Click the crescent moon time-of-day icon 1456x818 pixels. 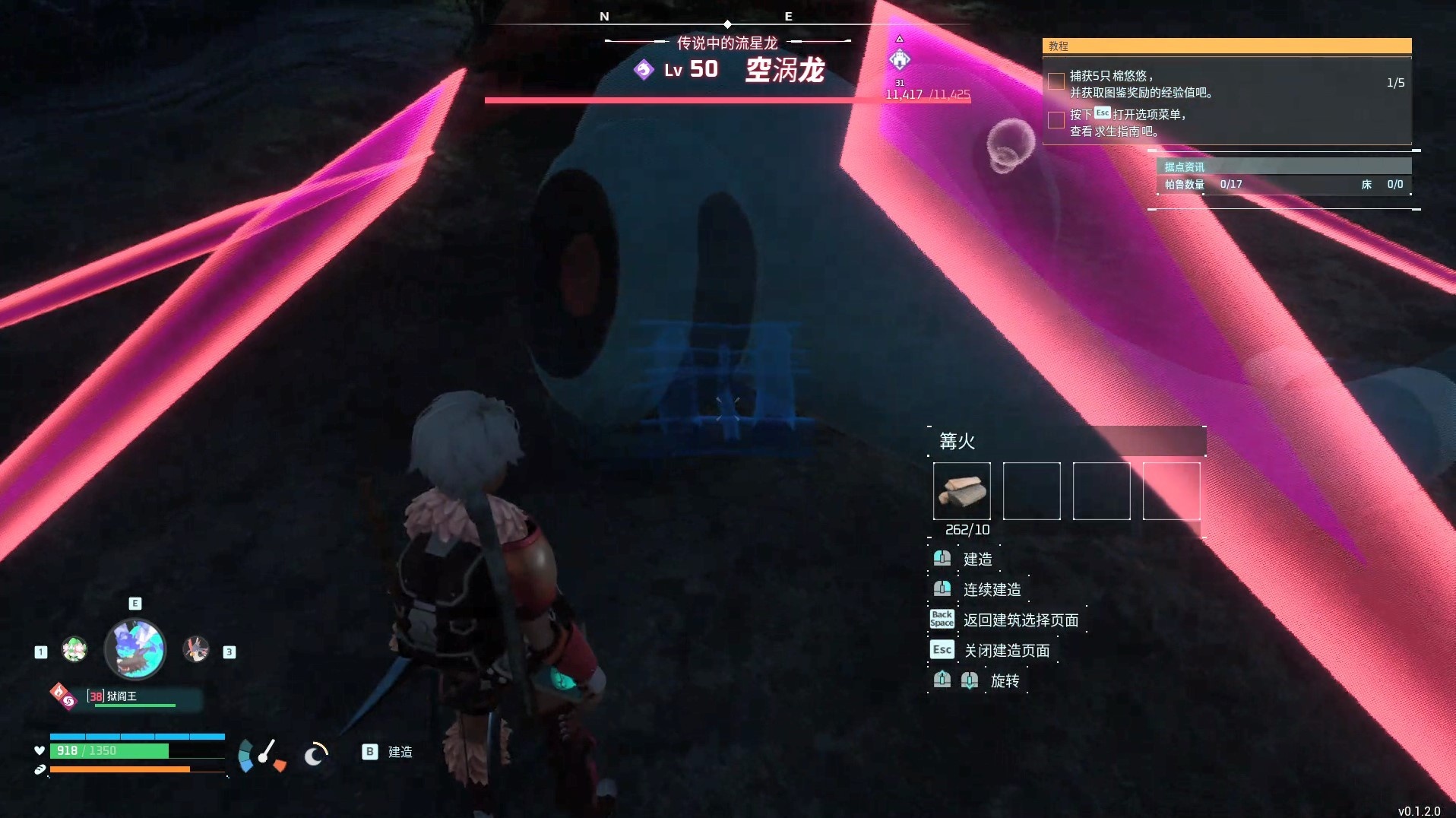(x=315, y=754)
